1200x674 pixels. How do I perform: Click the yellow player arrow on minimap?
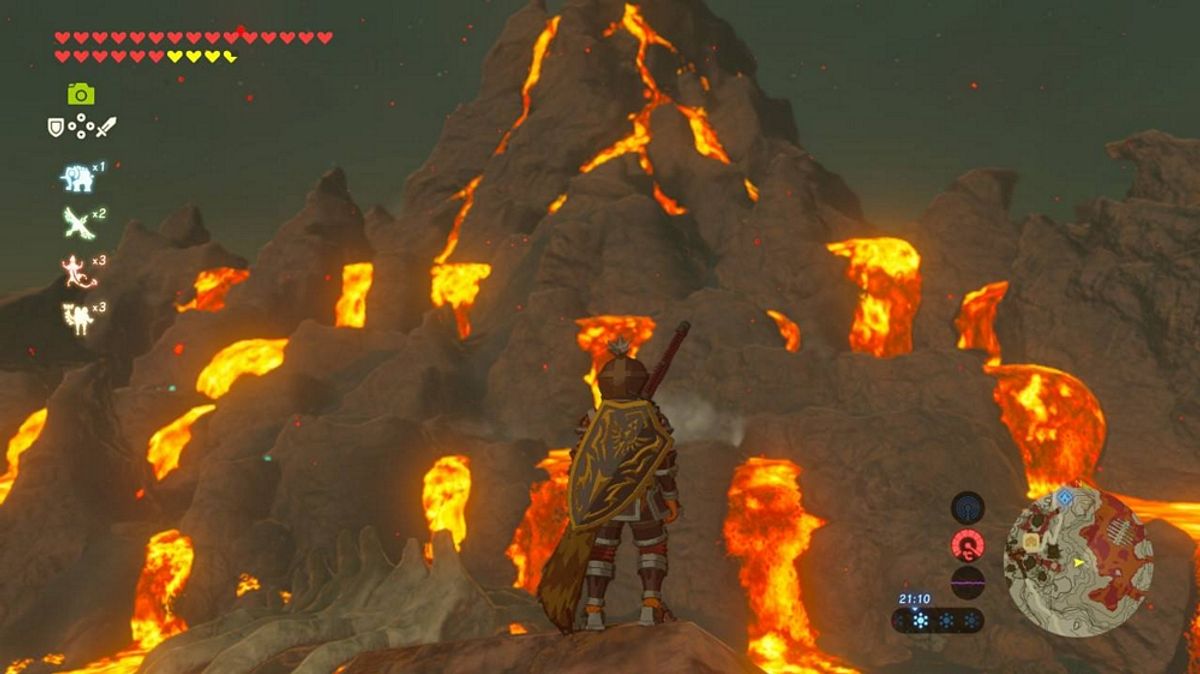(x=1079, y=563)
